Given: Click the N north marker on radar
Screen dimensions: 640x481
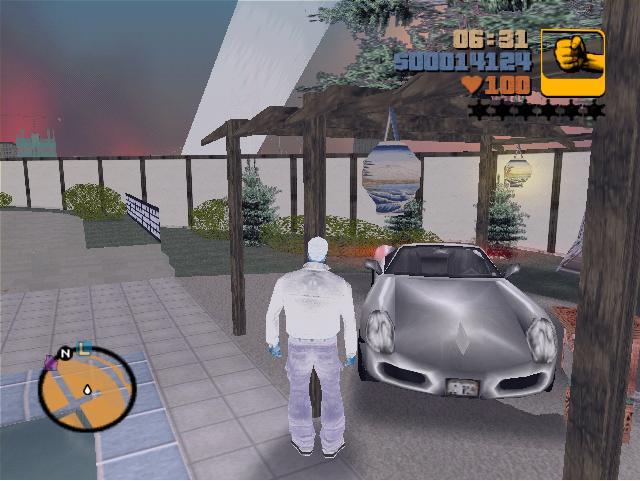Looking at the screenshot, I should [x=66, y=353].
